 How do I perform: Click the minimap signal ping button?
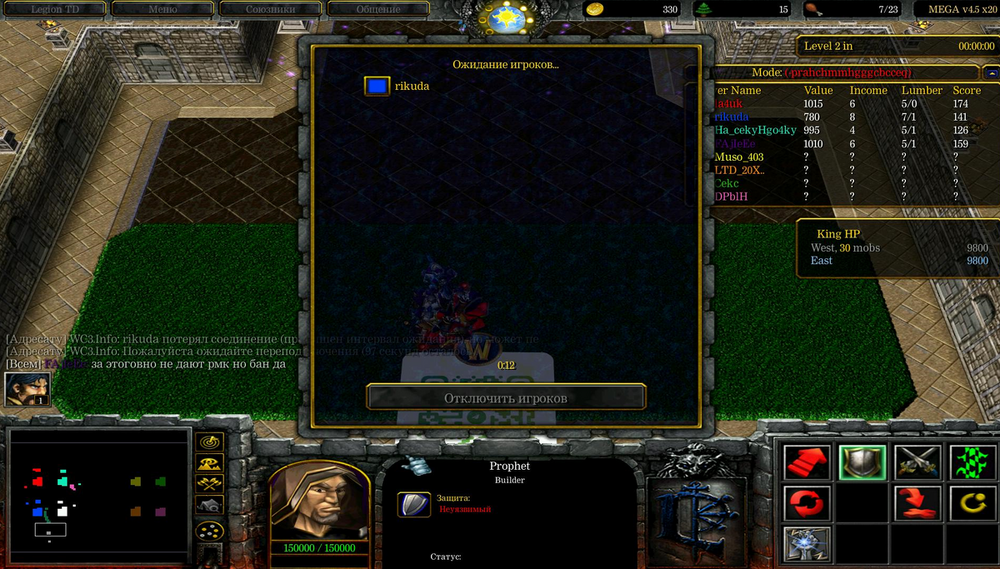[210, 442]
